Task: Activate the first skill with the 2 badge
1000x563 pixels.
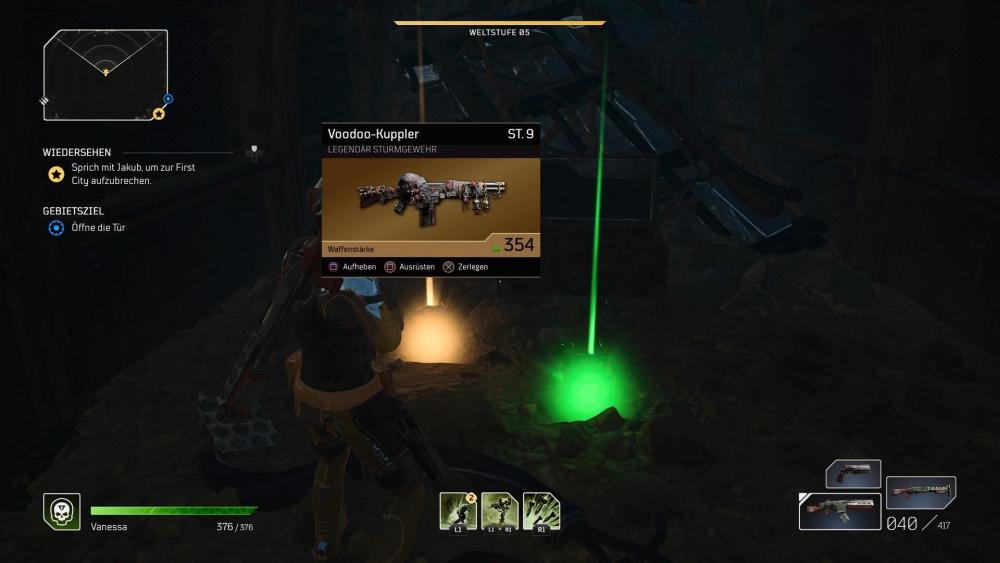Action: point(458,511)
